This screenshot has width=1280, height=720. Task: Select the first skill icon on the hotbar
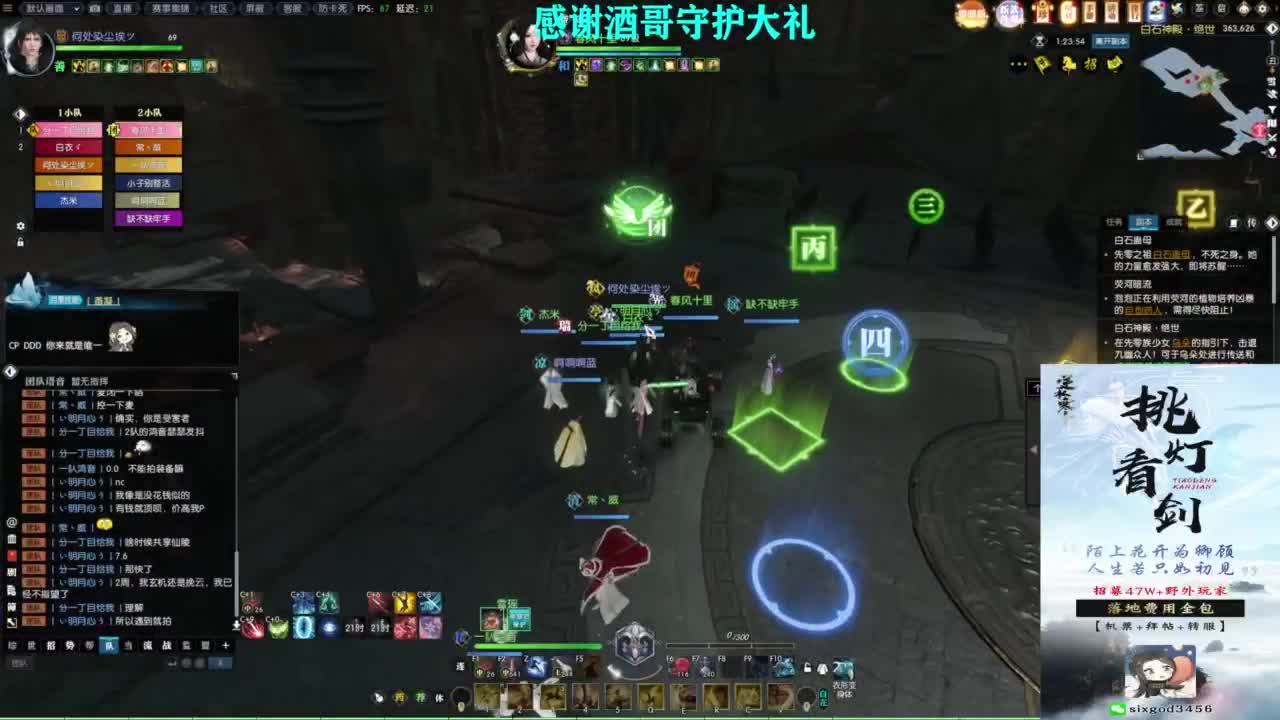pos(485,695)
